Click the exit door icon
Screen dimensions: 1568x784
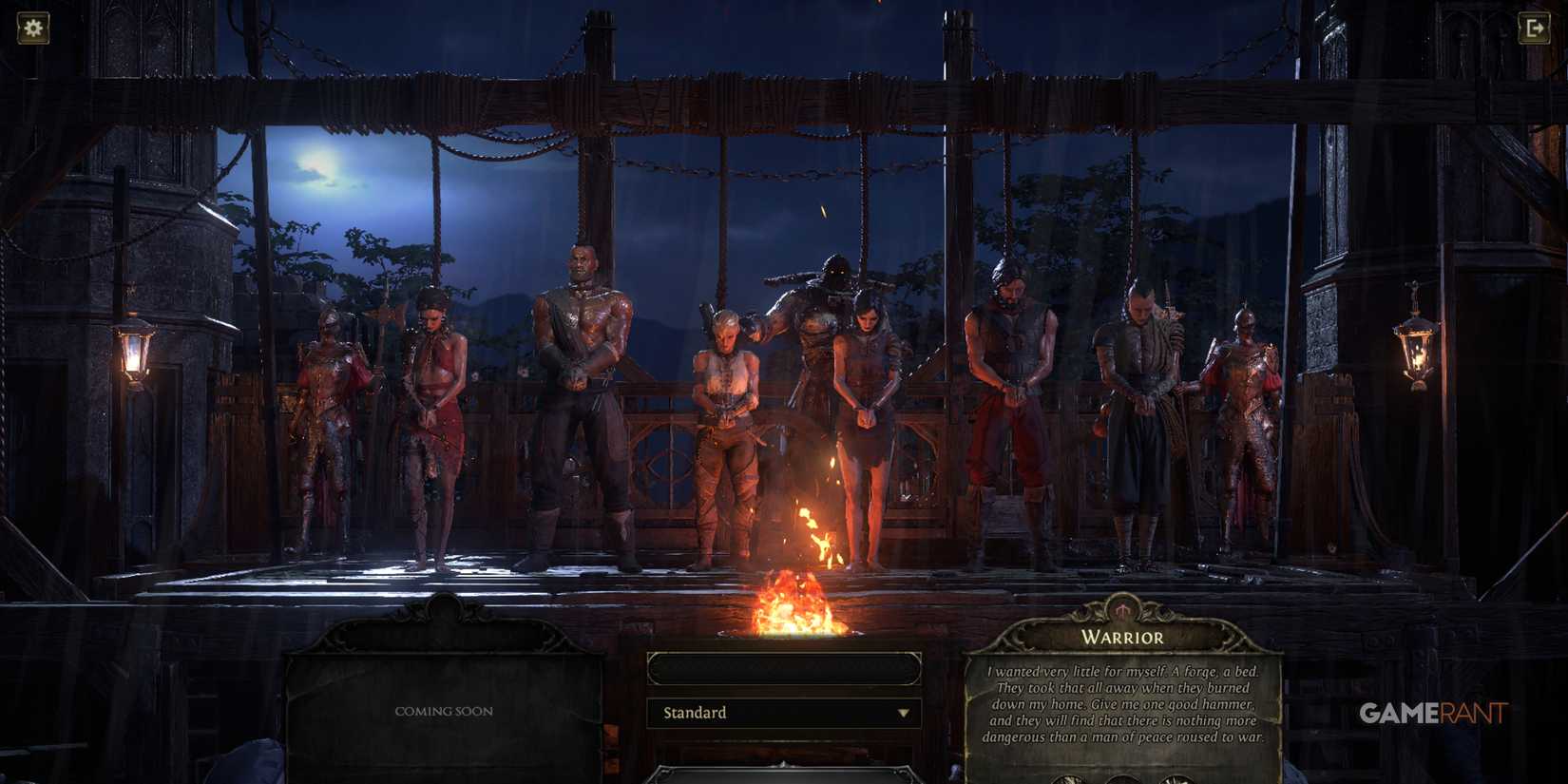pos(1534,29)
